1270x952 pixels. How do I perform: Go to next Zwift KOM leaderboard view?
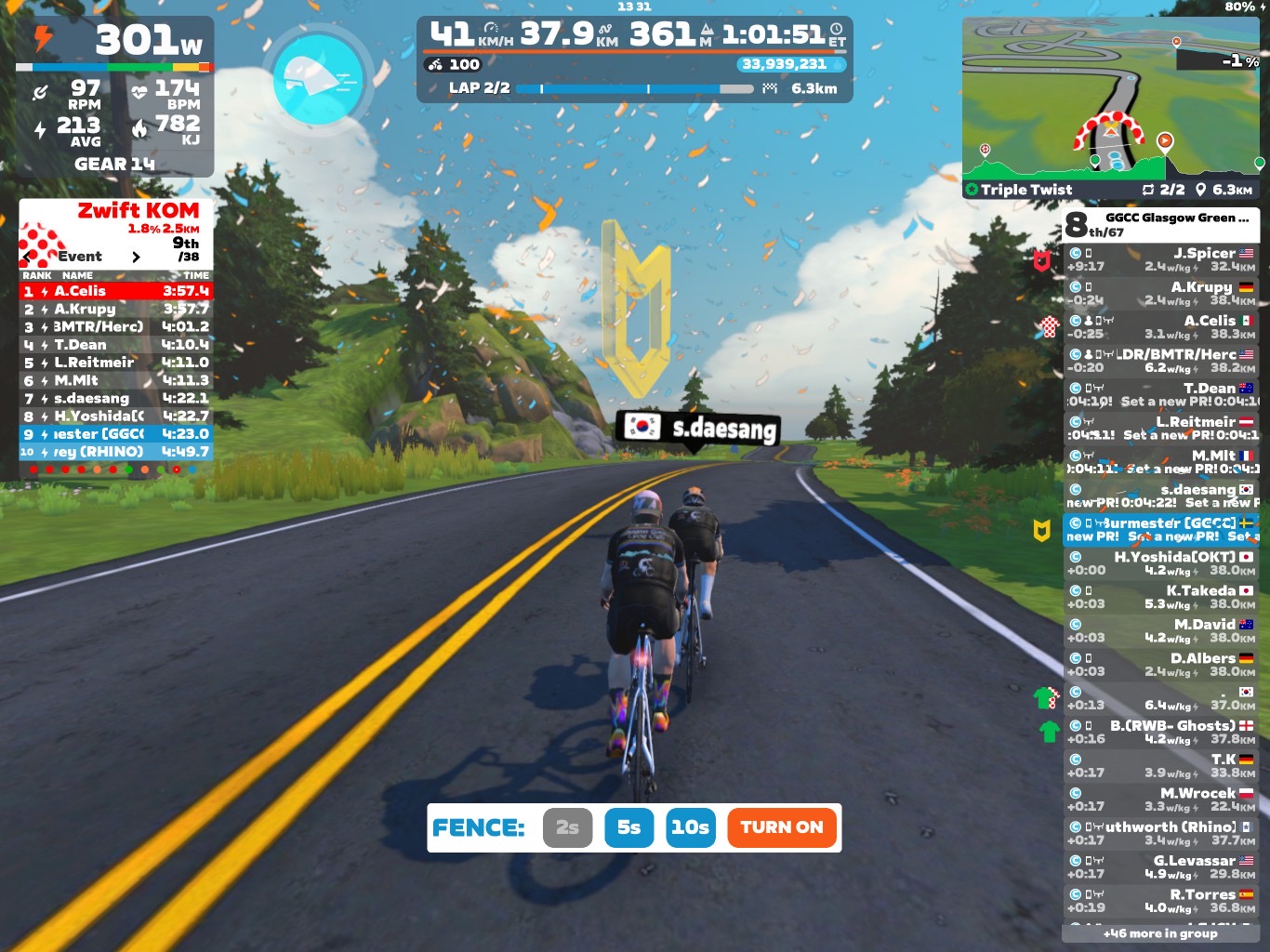136,257
